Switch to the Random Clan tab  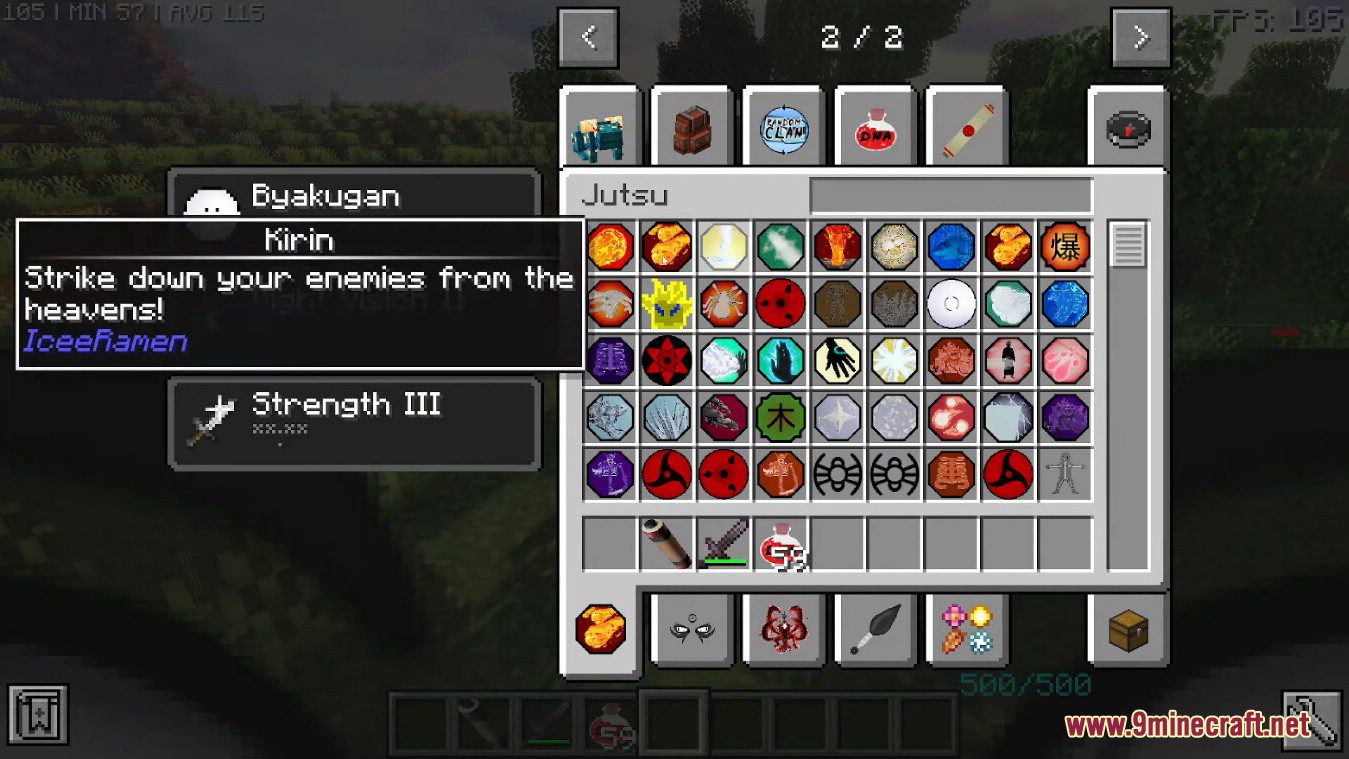click(784, 128)
